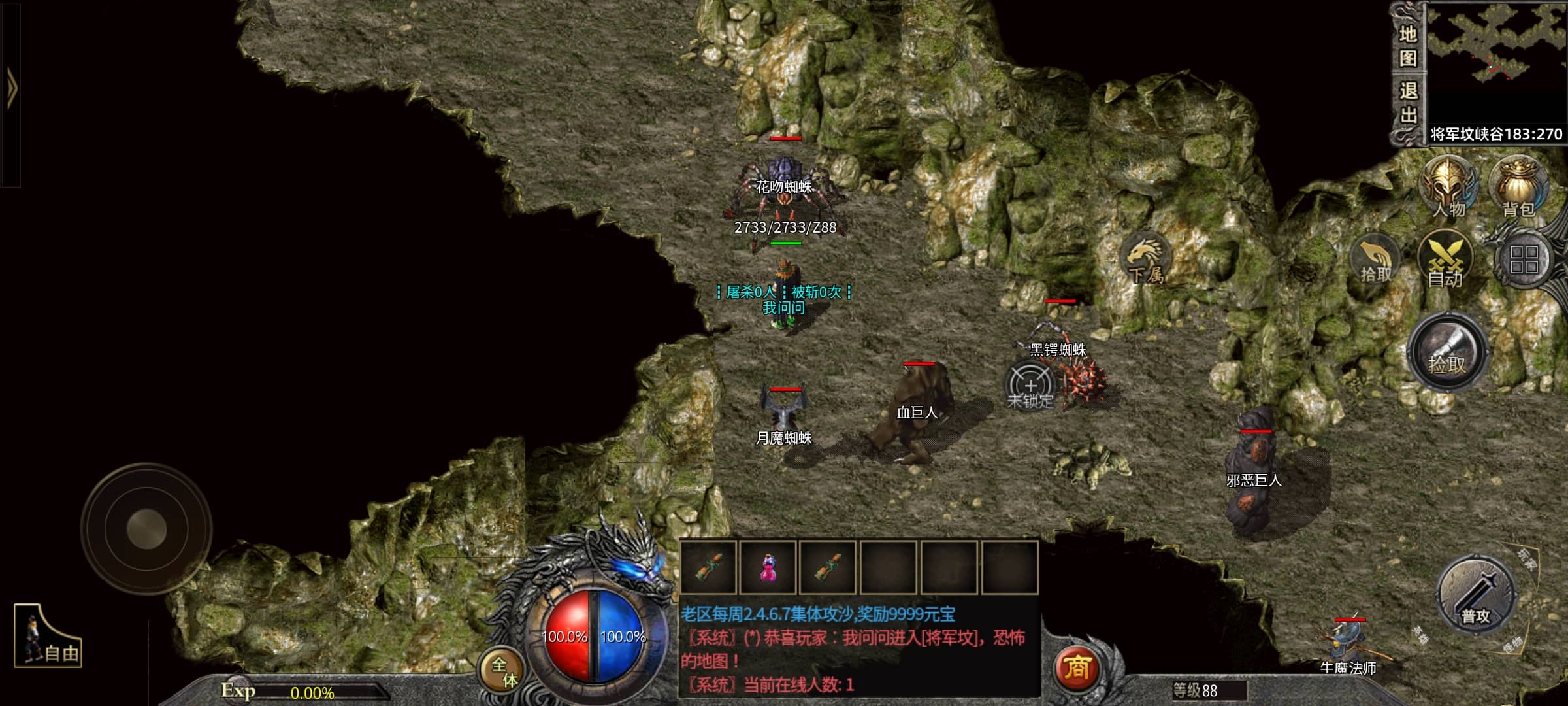Open the four-square grid menu icon

coord(1524,260)
